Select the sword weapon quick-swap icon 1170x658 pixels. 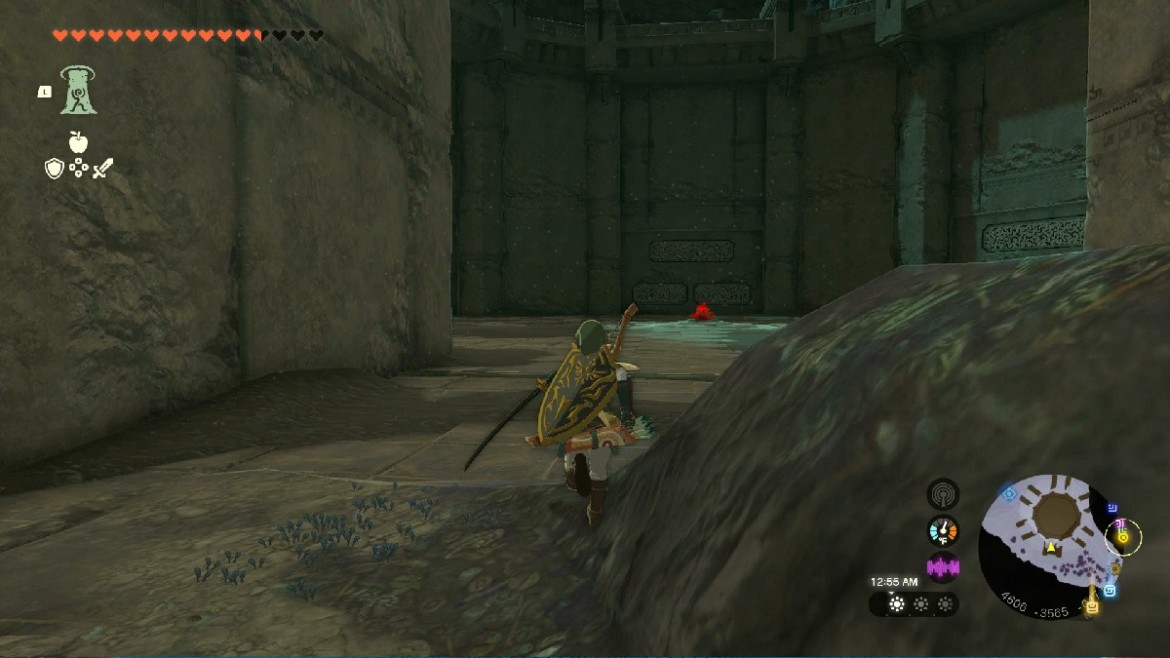point(103,168)
